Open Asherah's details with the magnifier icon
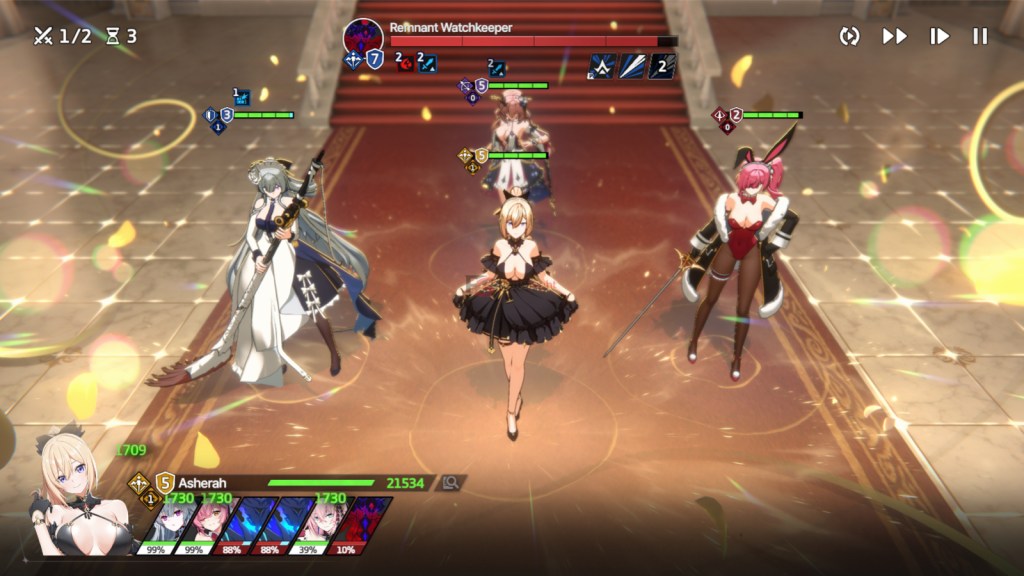 point(451,483)
